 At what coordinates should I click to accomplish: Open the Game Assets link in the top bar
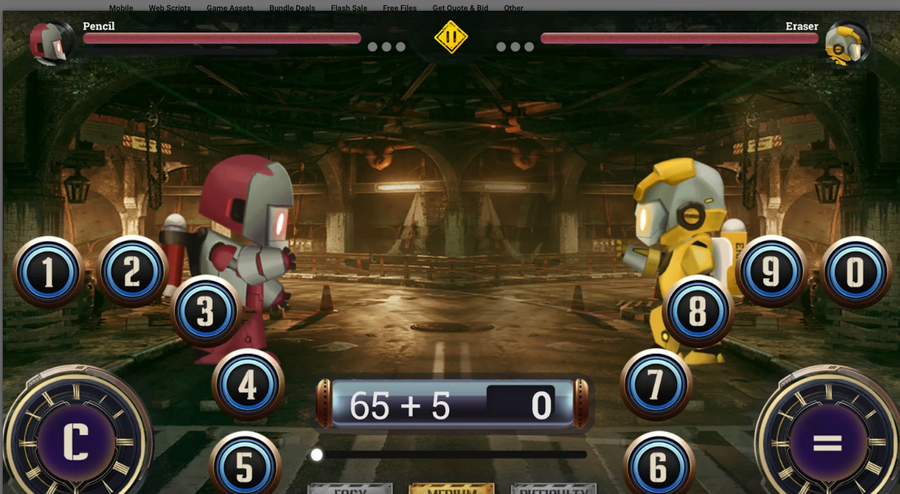(229, 8)
